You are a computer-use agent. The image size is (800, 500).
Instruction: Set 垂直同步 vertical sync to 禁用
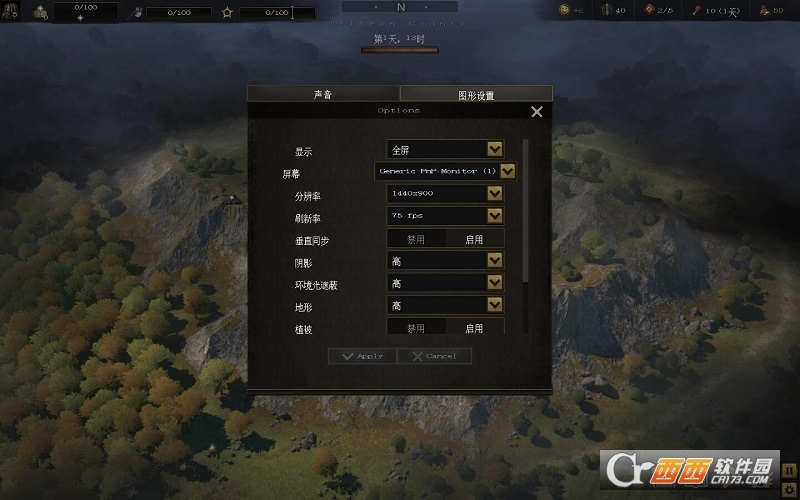pyautogui.click(x=416, y=240)
